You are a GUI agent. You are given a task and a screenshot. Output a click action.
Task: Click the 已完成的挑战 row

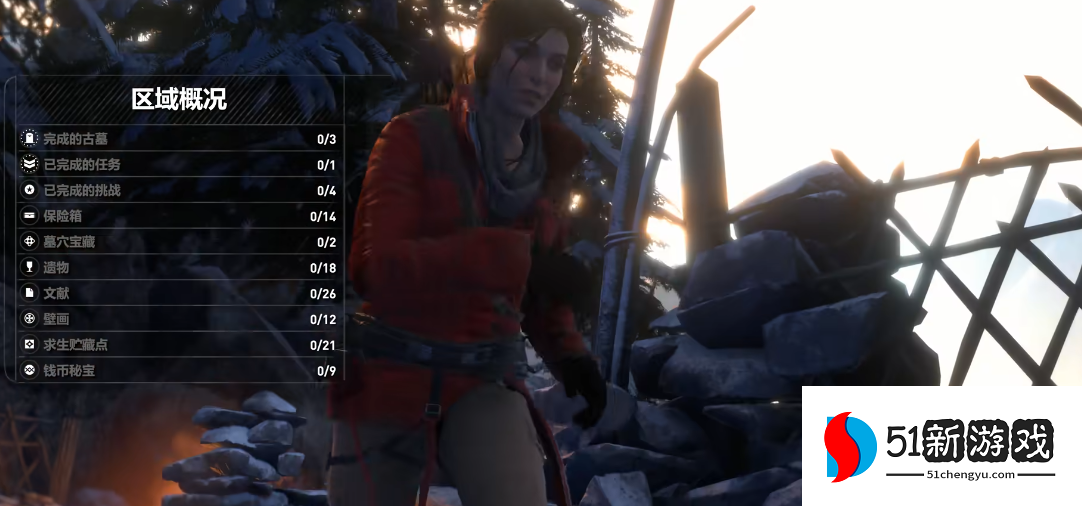click(x=180, y=191)
